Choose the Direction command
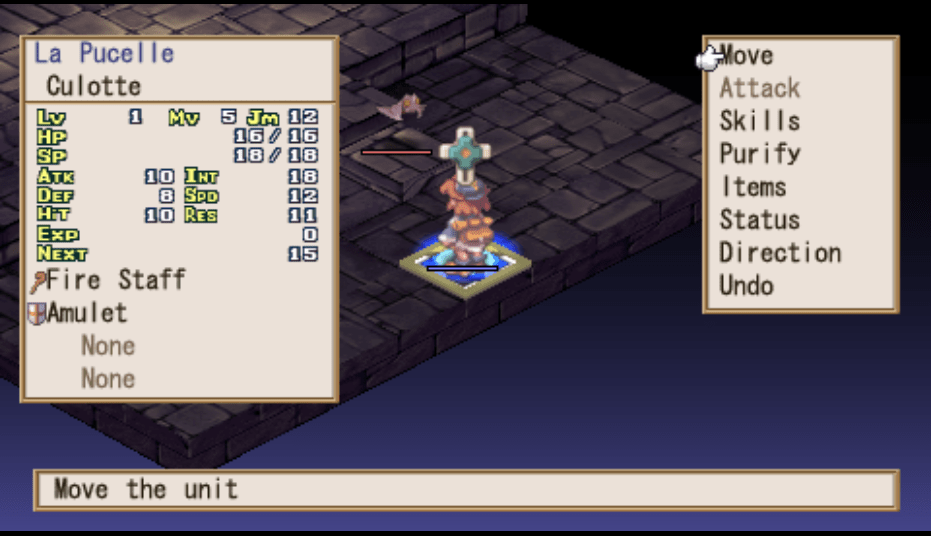Image resolution: width=931 pixels, height=536 pixels. (x=779, y=253)
